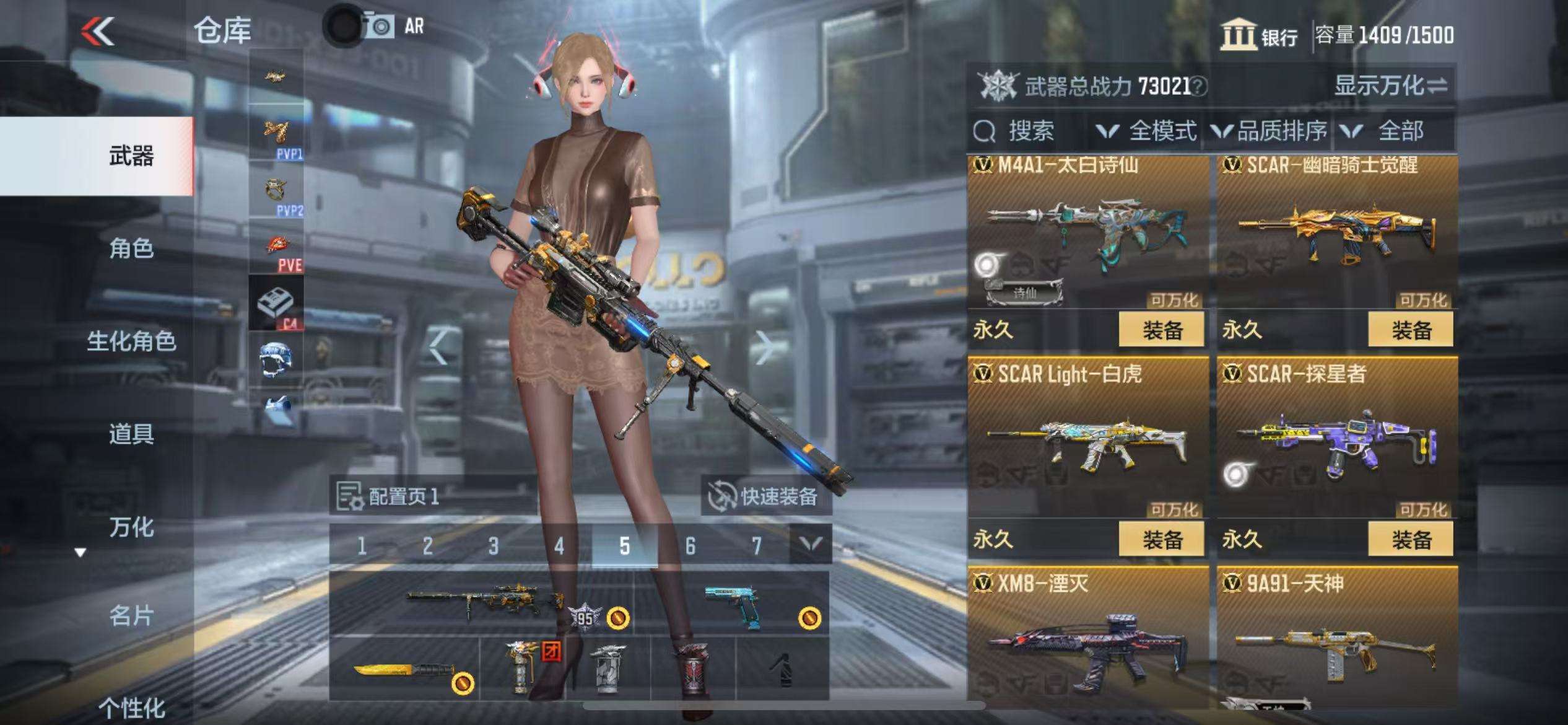Viewport: 1568px width, 725px height.
Task: Open the 生化角色 category tab
Action: [131, 341]
